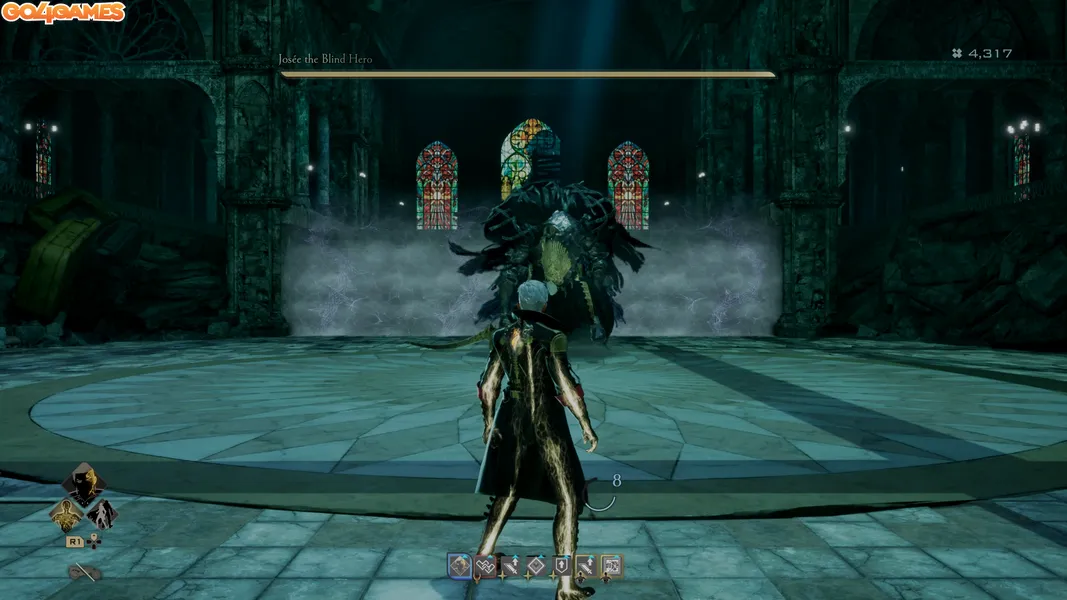Click the GO4GAMES watermark logo

click(63, 13)
